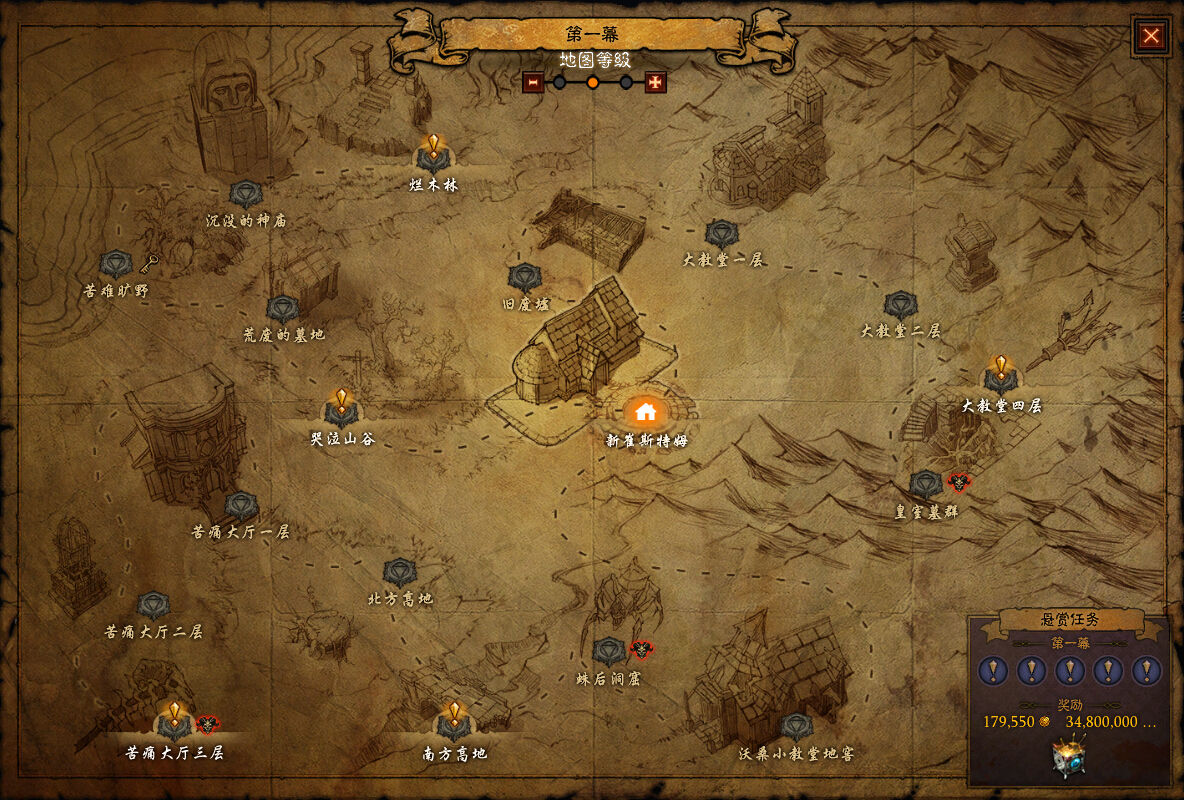Image resolution: width=1184 pixels, height=800 pixels.
Task: Travel to the 新崔斯特姆 town waypoint
Action: click(645, 411)
